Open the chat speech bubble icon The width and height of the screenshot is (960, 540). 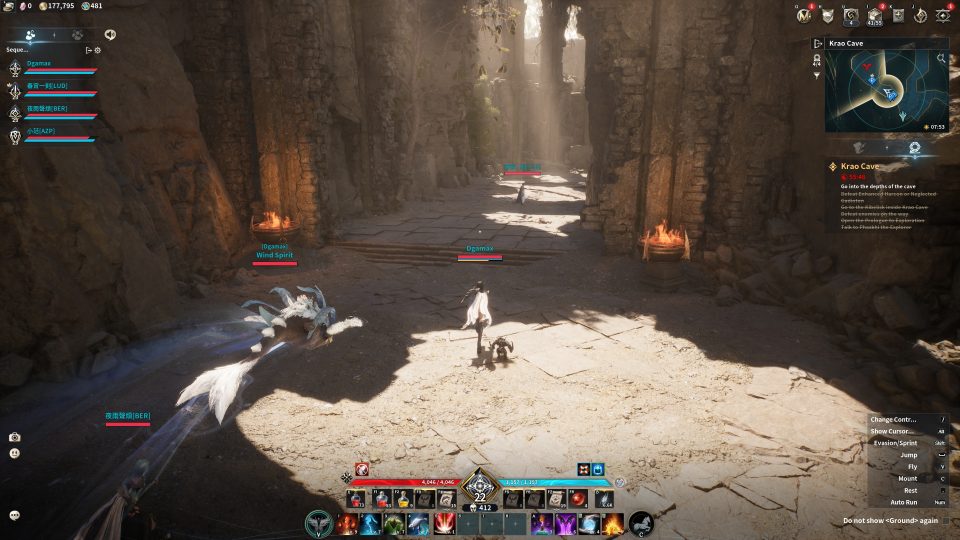pos(15,515)
